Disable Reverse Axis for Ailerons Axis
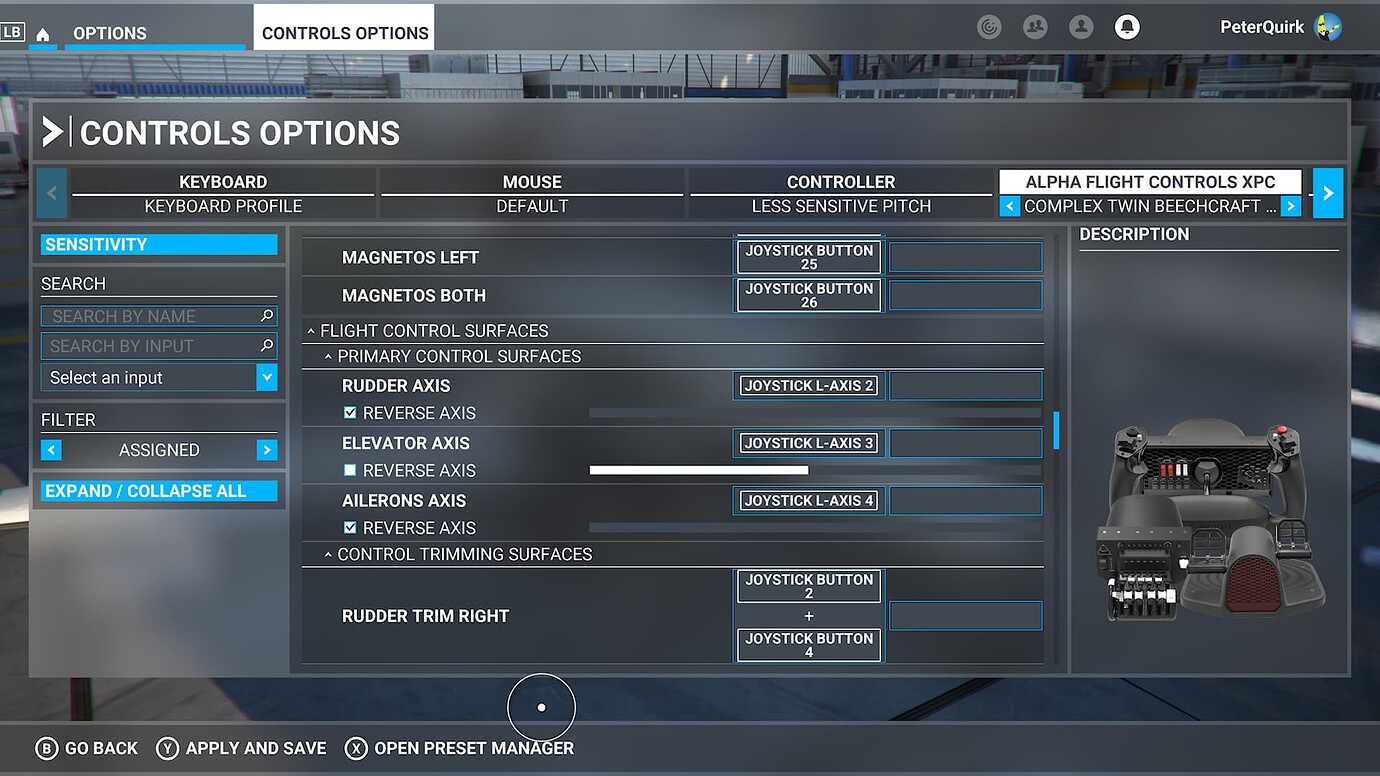This screenshot has height=776, width=1380. (350, 527)
